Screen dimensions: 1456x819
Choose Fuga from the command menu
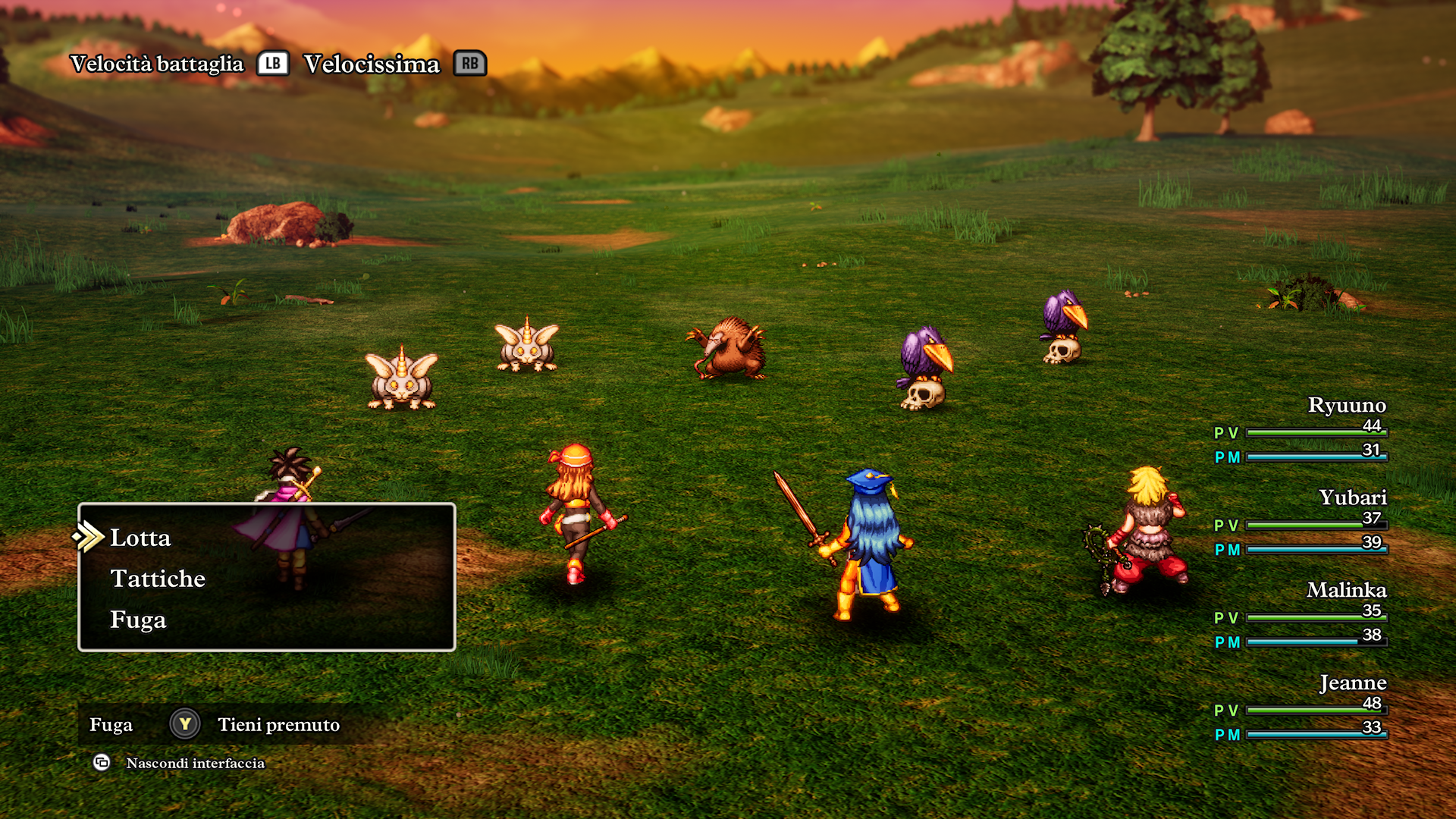tap(139, 620)
